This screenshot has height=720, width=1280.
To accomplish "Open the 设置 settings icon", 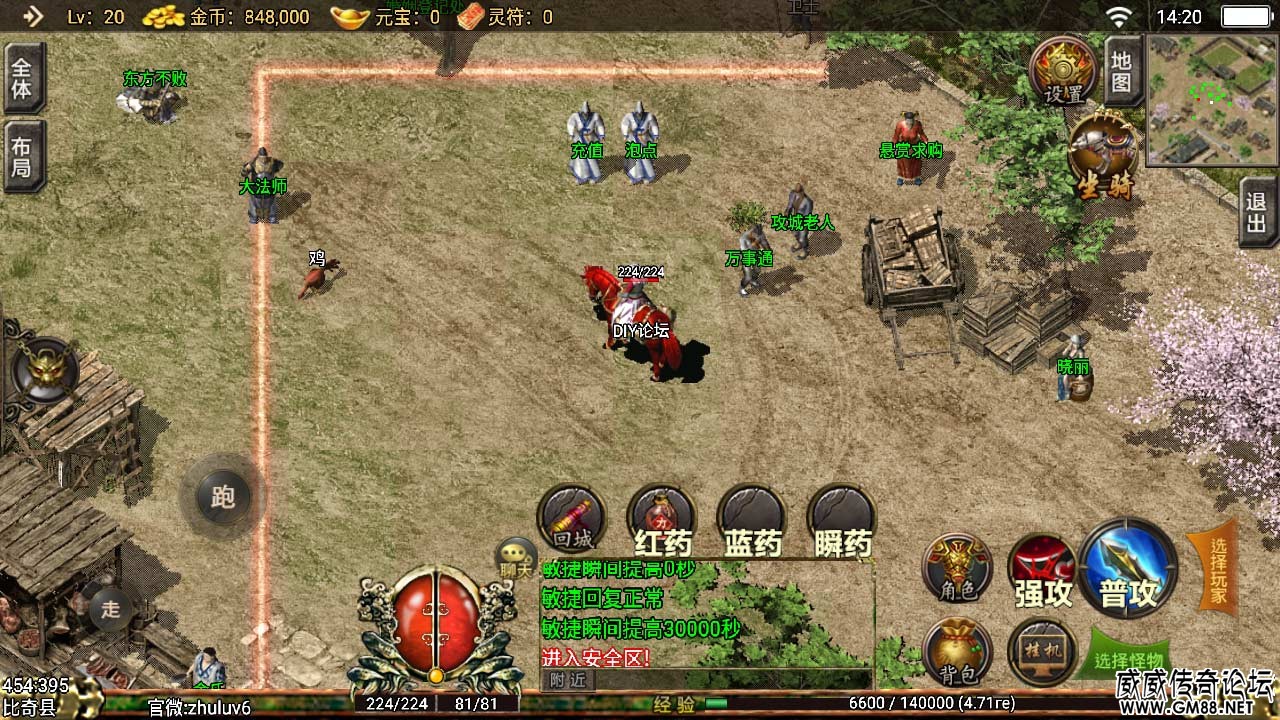I will click(x=1063, y=72).
